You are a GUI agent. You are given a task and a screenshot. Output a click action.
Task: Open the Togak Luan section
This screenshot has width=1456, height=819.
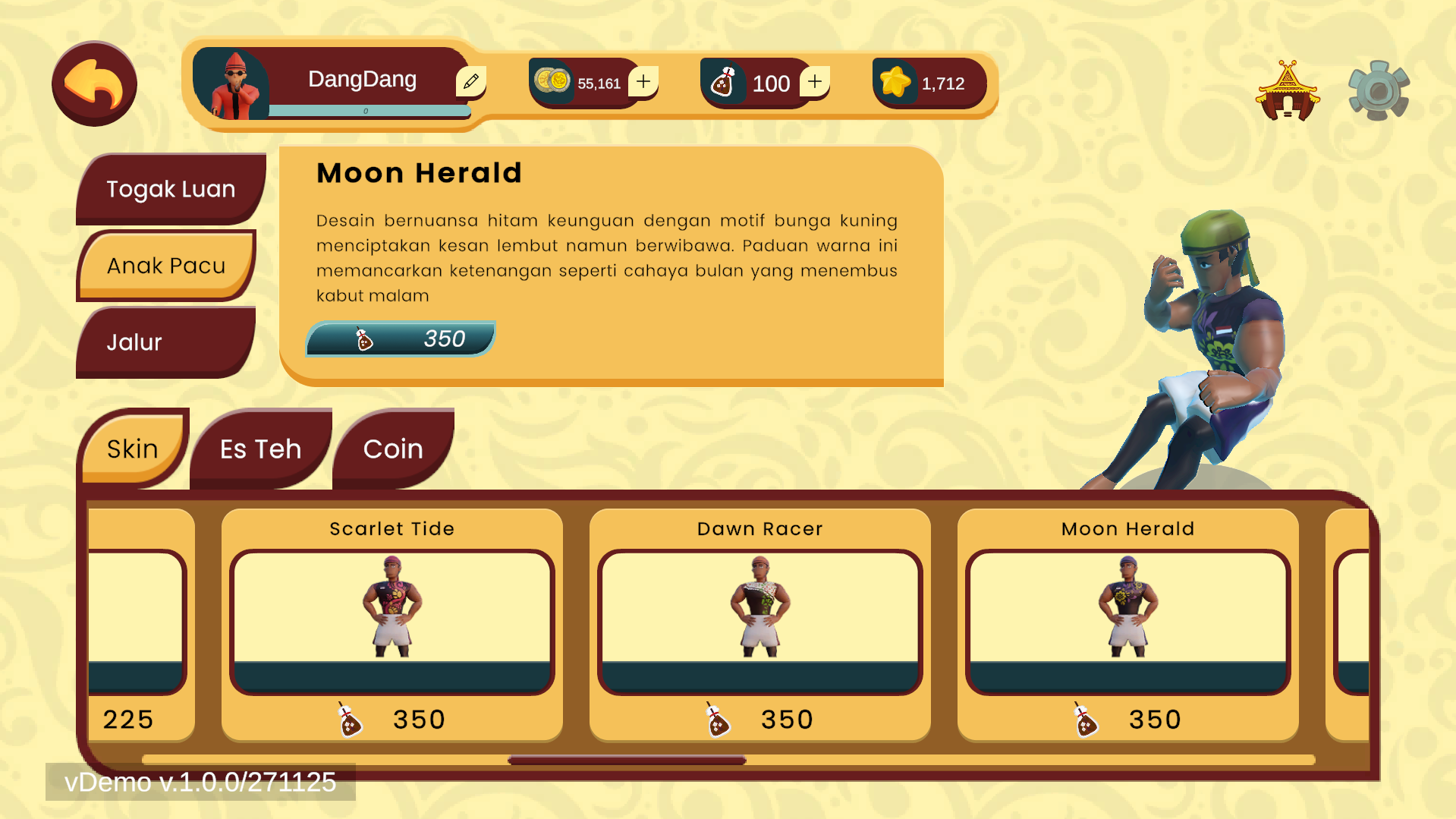point(171,189)
